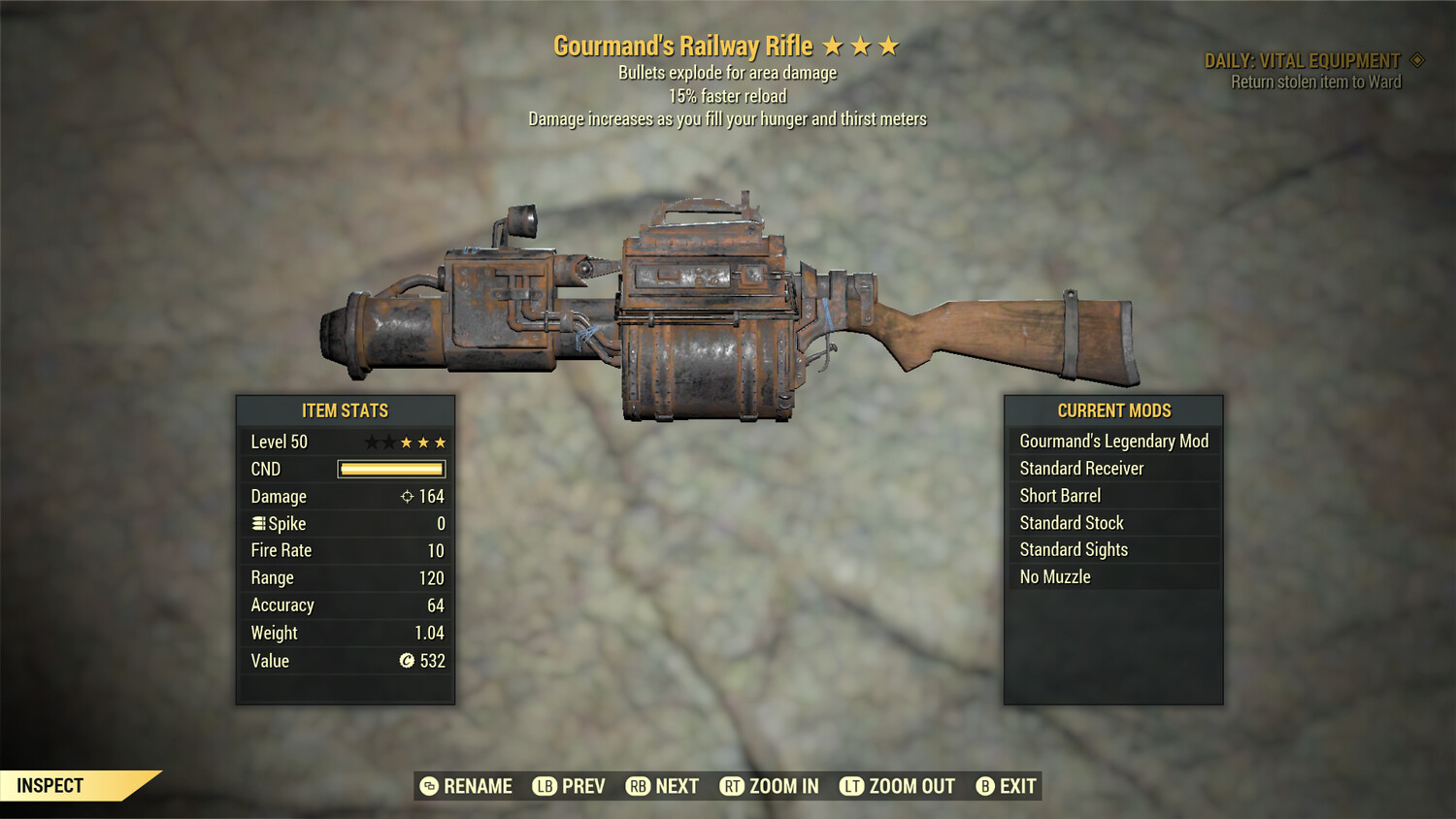
Task: Click the Spike ammo icon in stats
Action: [258, 523]
